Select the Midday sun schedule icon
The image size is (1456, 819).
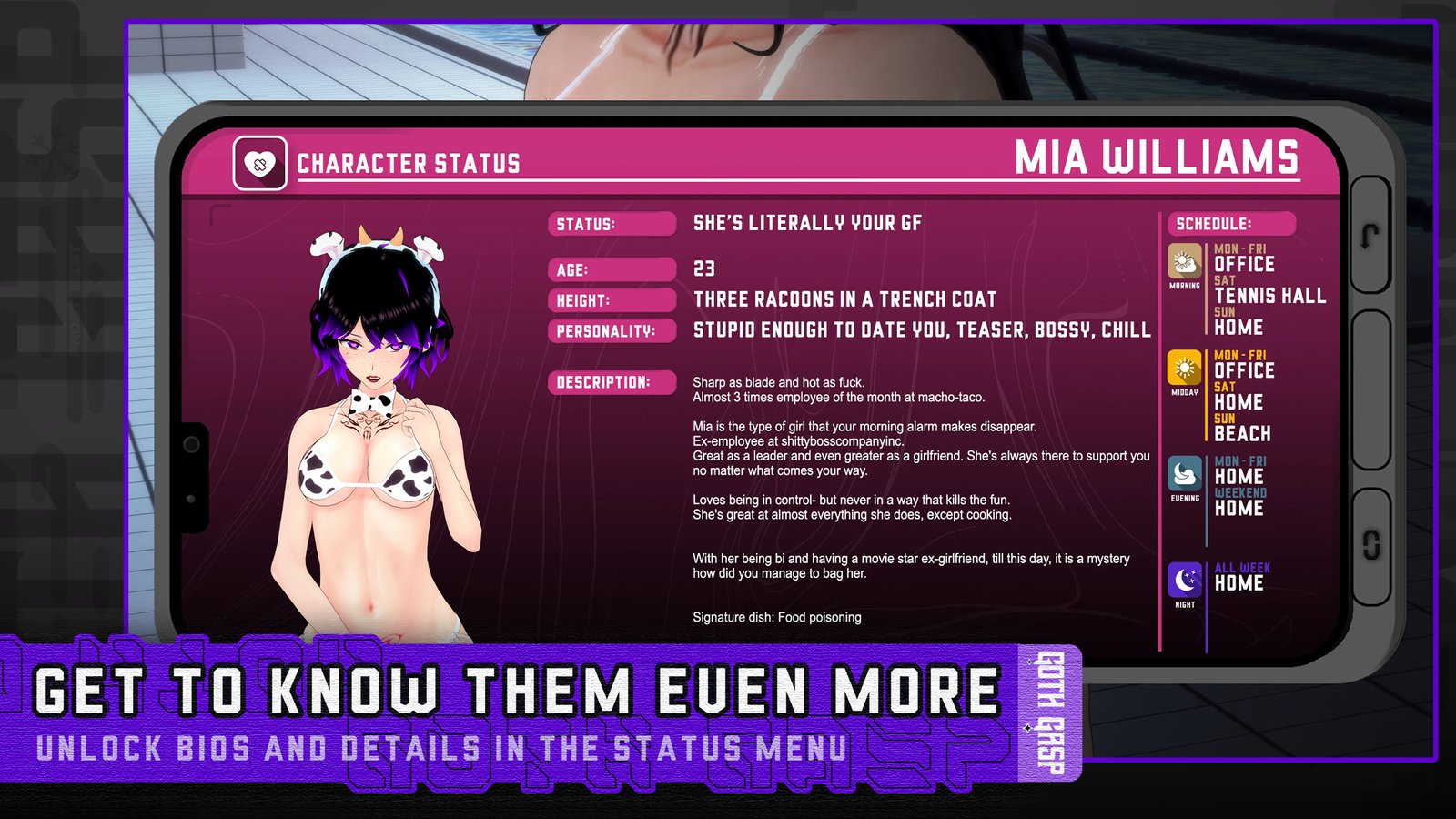coord(1185,369)
